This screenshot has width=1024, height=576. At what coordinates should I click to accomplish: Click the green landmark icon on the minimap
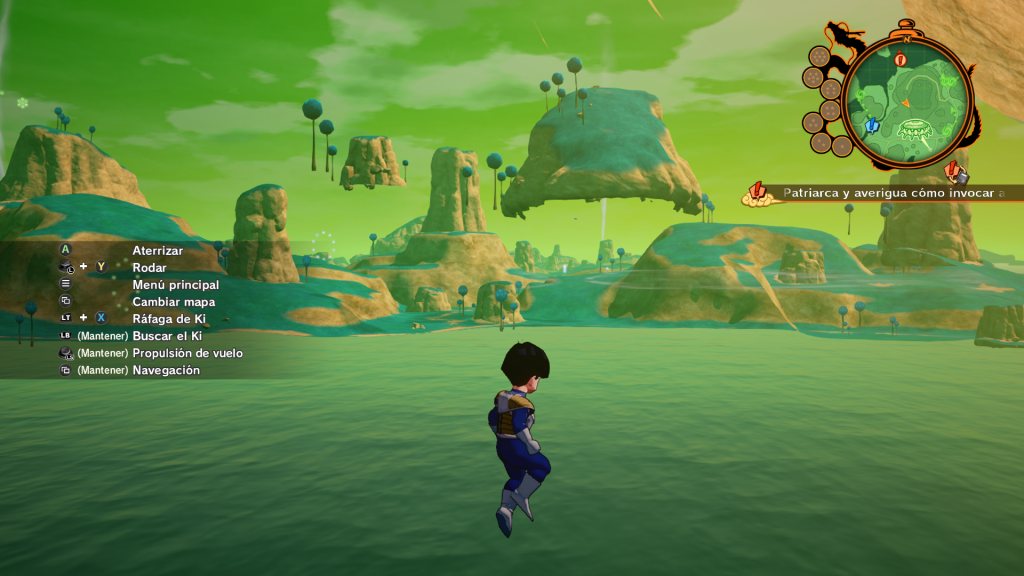pos(914,128)
